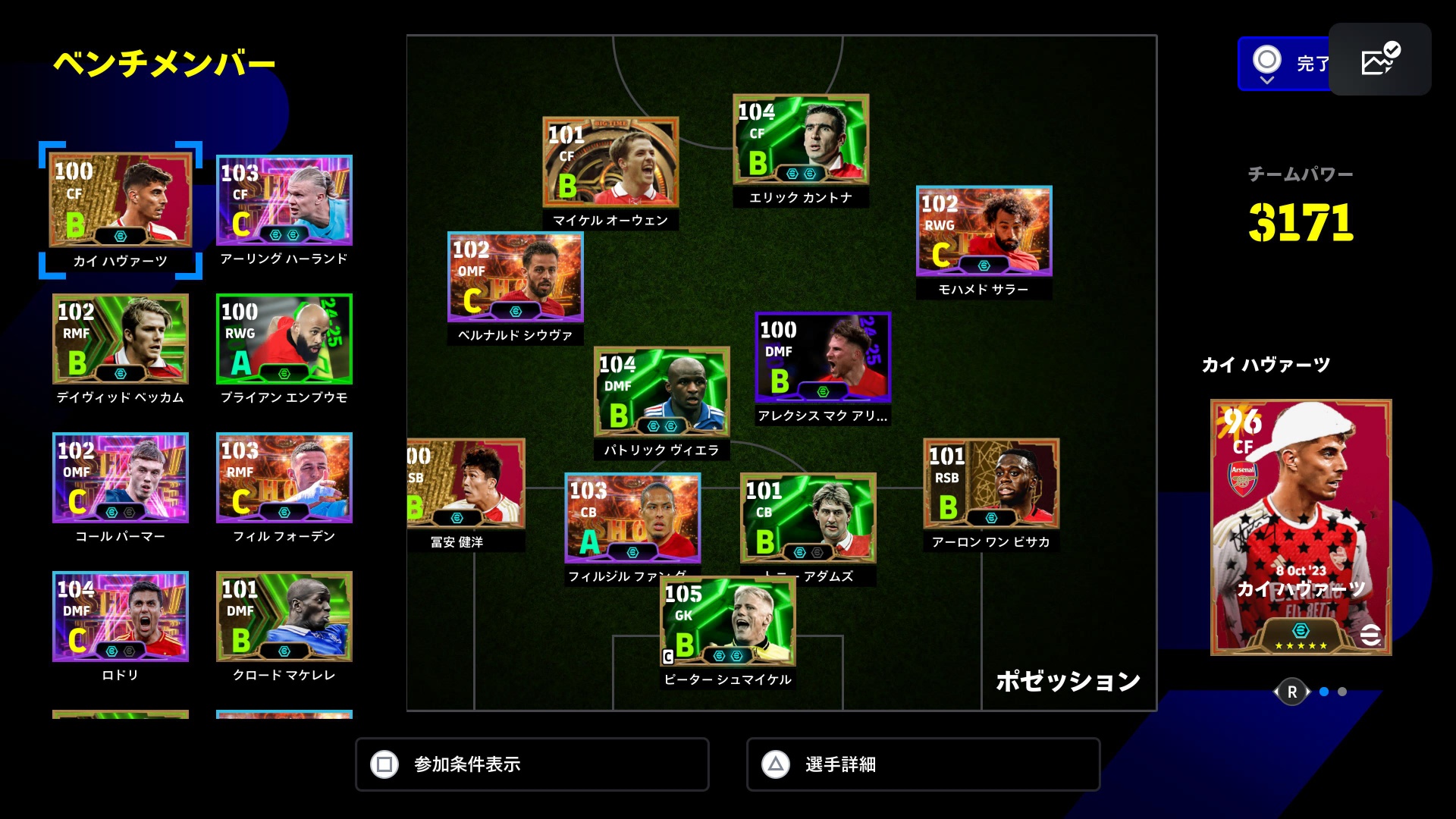
Task: Select Phil Foden RMF card
Action: click(x=284, y=478)
